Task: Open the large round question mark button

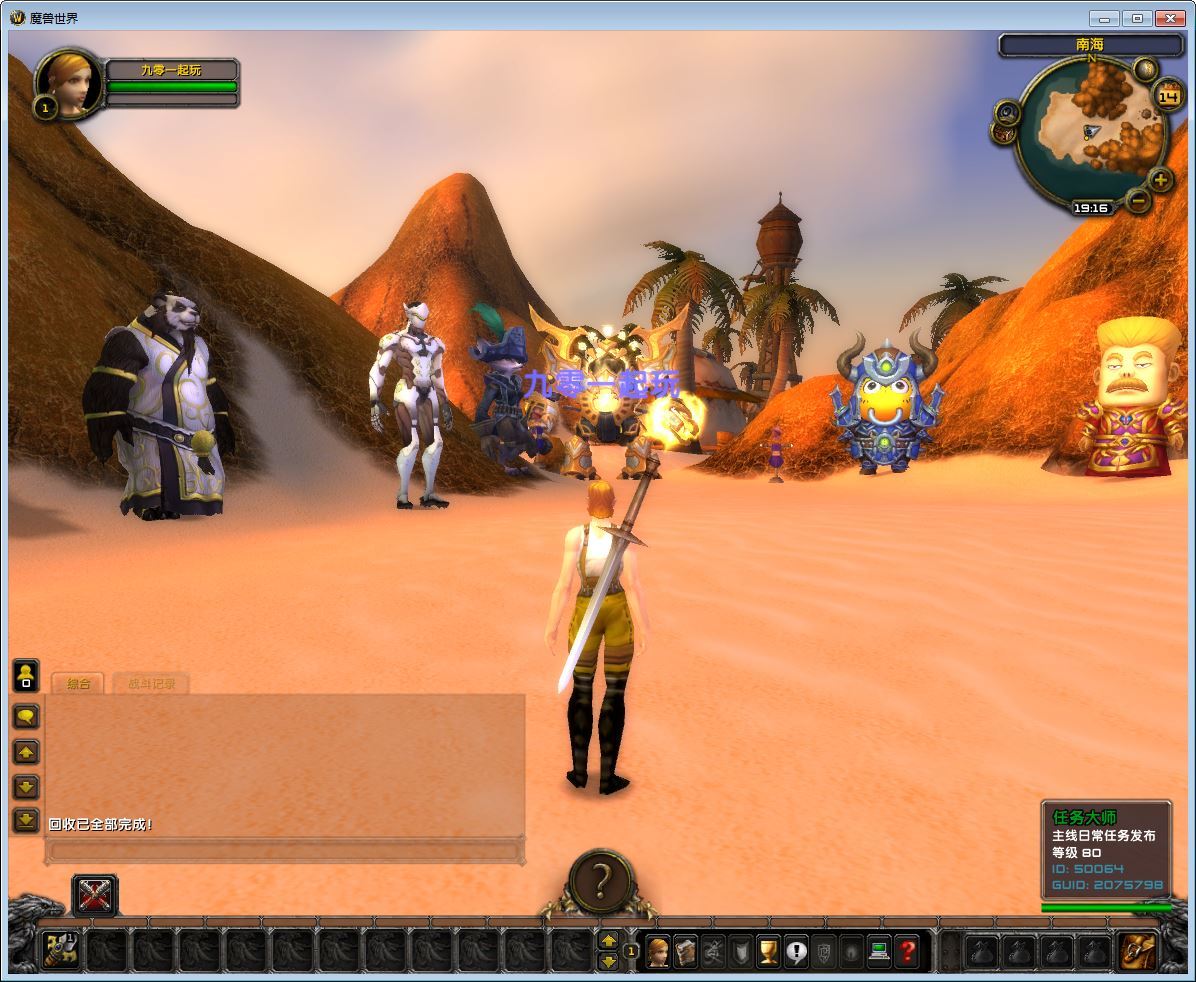Action: (600, 882)
